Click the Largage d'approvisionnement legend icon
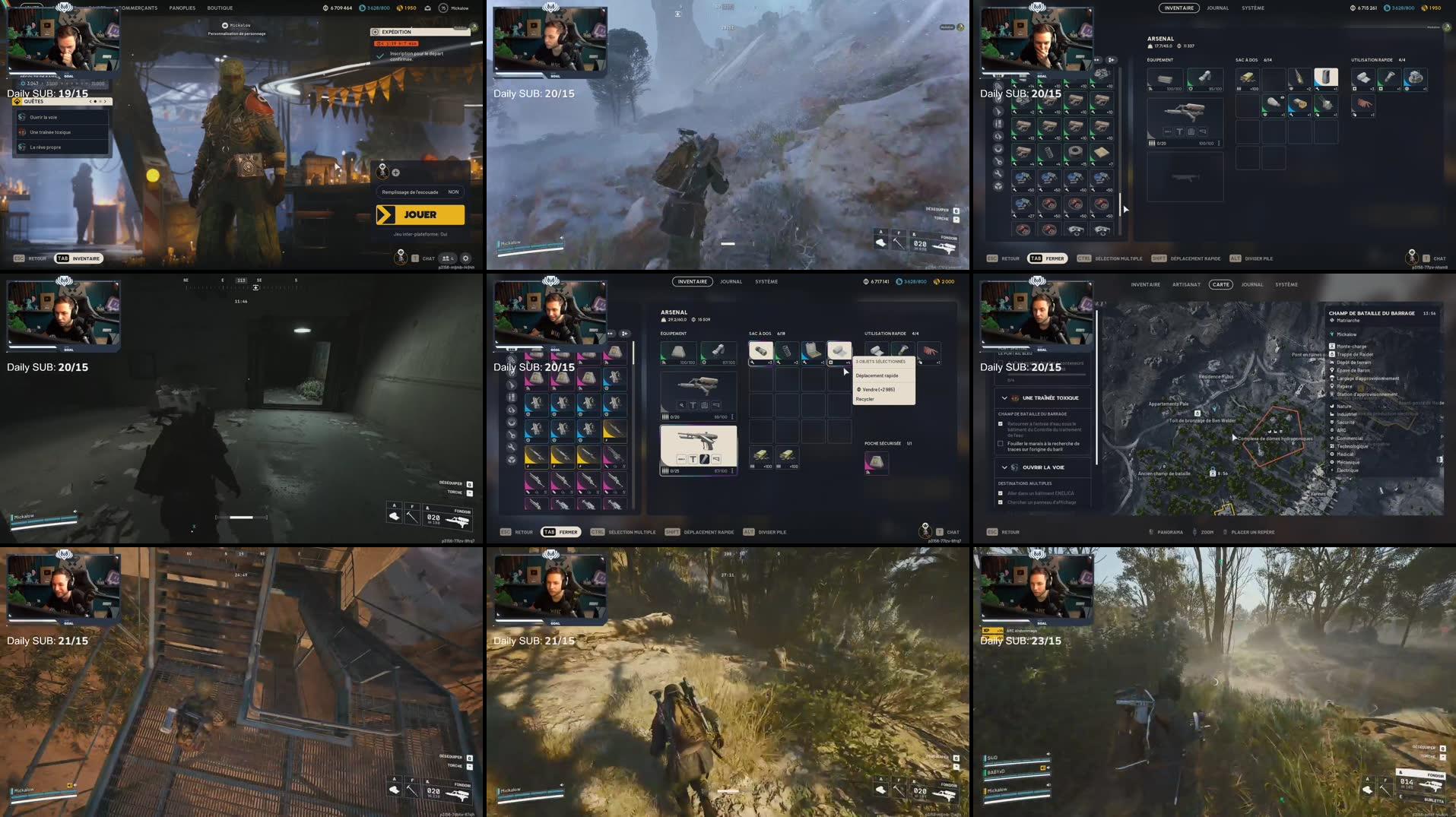Image resolution: width=1456 pixels, height=817 pixels. coord(1332,378)
